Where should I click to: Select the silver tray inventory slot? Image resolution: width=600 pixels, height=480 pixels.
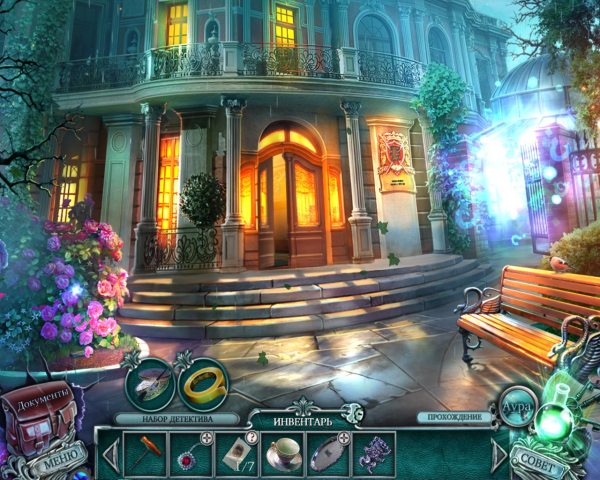328,452
